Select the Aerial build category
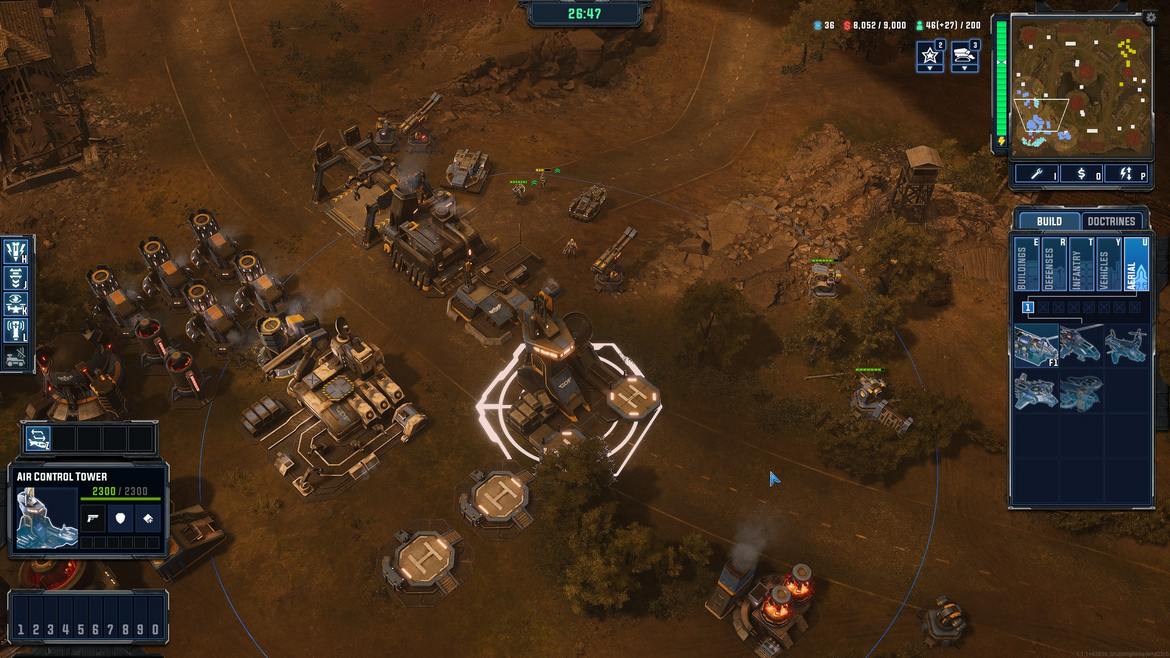The height and width of the screenshot is (658, 1170). pos(1136,265)
